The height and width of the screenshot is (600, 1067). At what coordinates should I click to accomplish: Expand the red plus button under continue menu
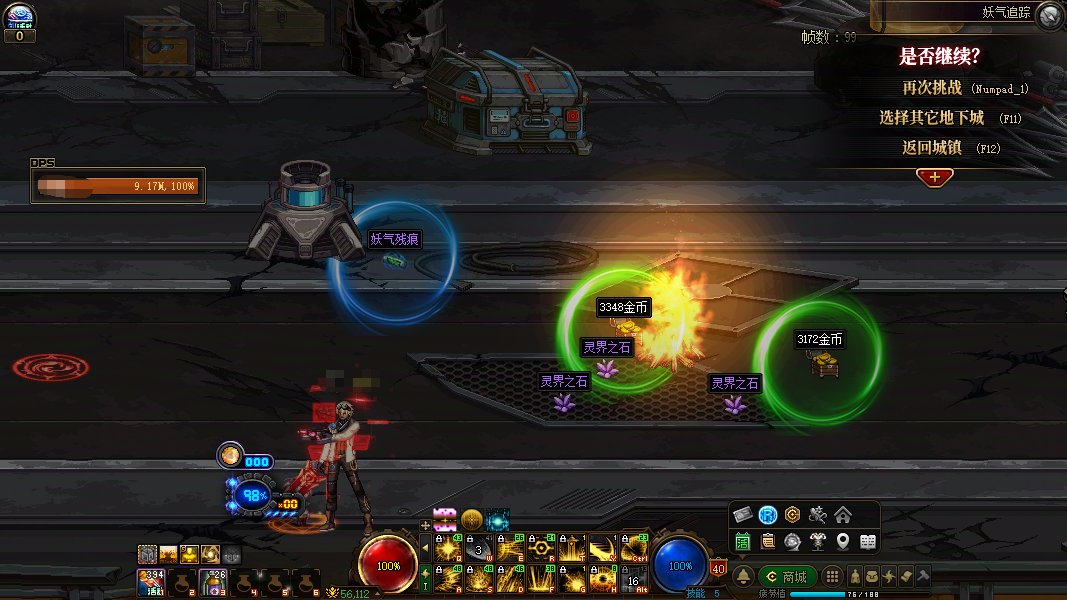pyautogui.click(x=934, y=176)
